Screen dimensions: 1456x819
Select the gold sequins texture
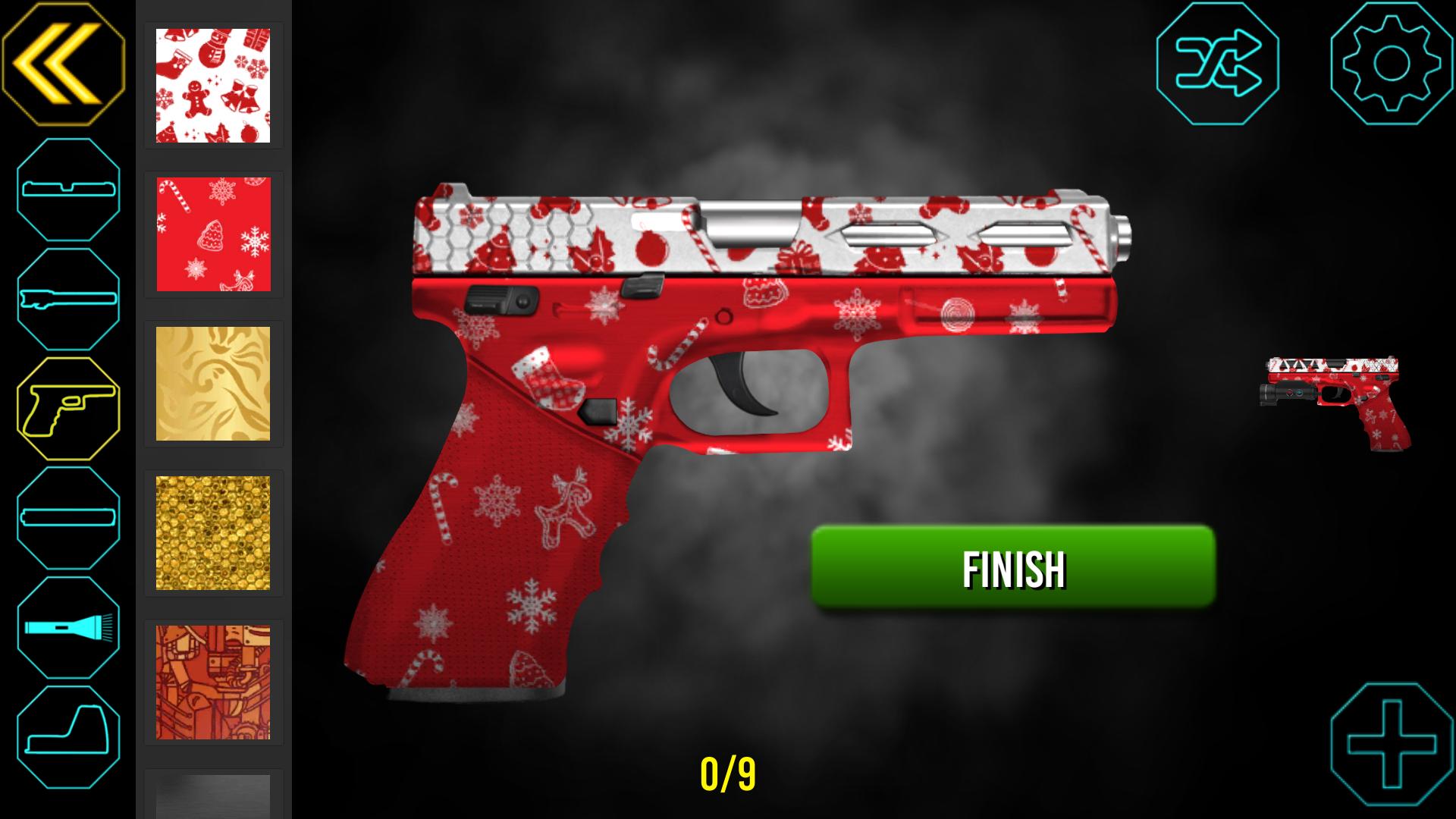point(213,532)
